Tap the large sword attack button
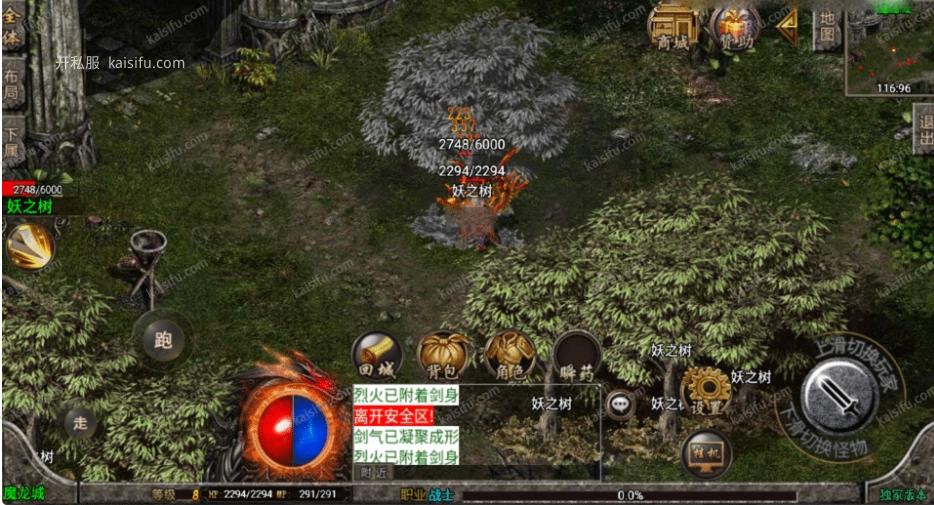Viewport: 934px width, 505px height. (x=840, y=394)
